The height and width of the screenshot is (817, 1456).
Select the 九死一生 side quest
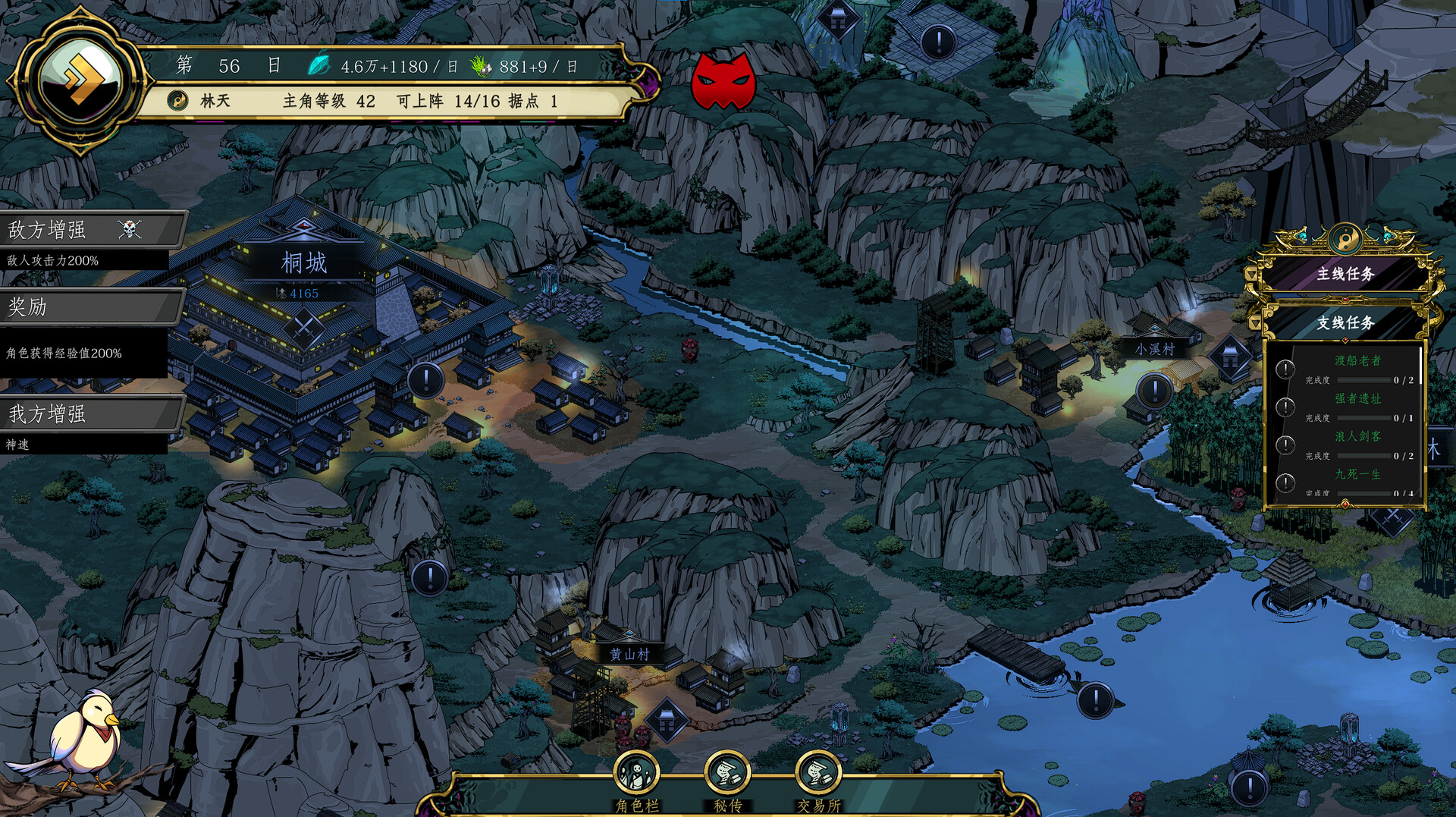click(x=1357, y=475)
